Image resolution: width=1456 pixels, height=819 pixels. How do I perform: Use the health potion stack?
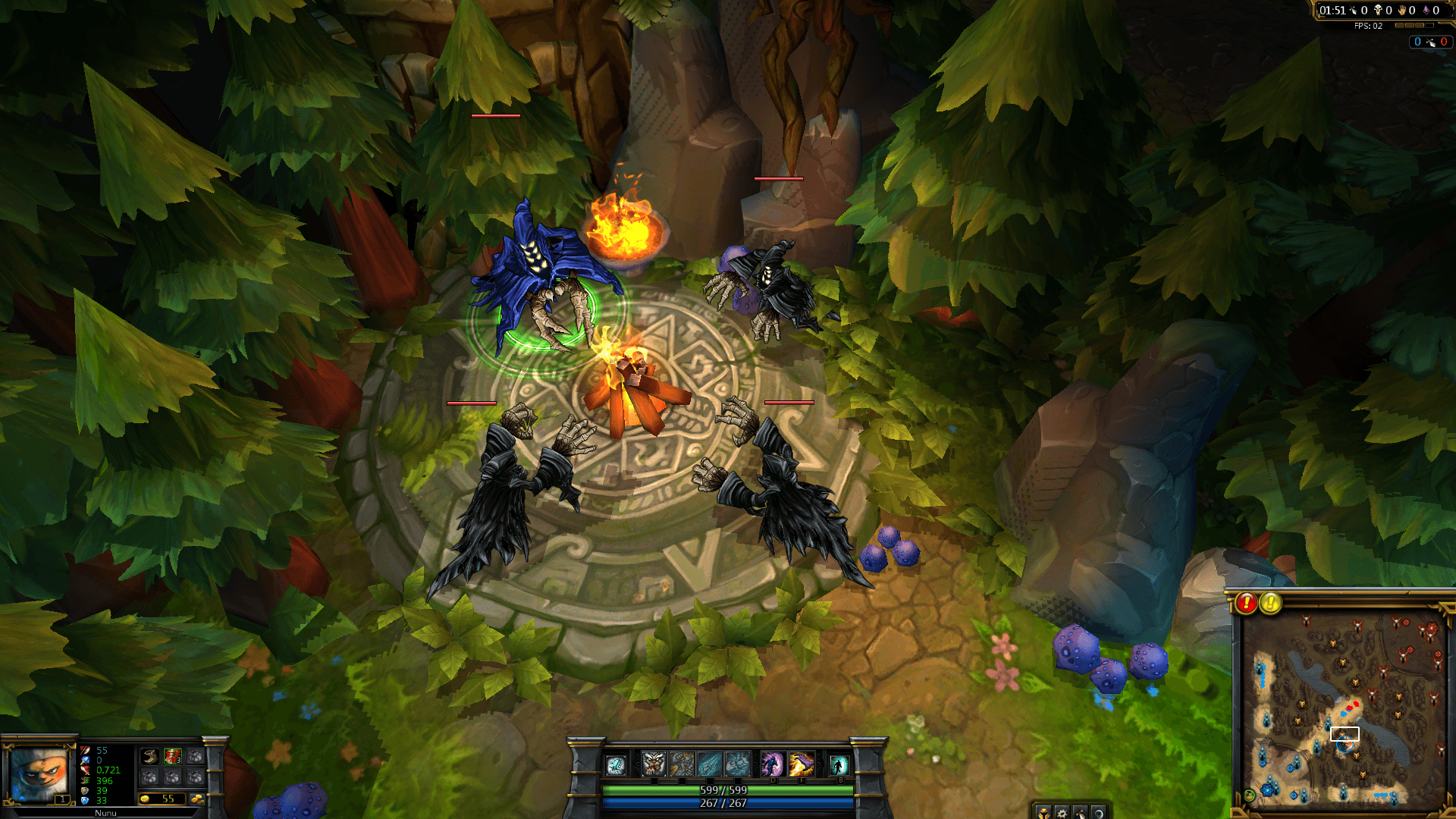173,756
